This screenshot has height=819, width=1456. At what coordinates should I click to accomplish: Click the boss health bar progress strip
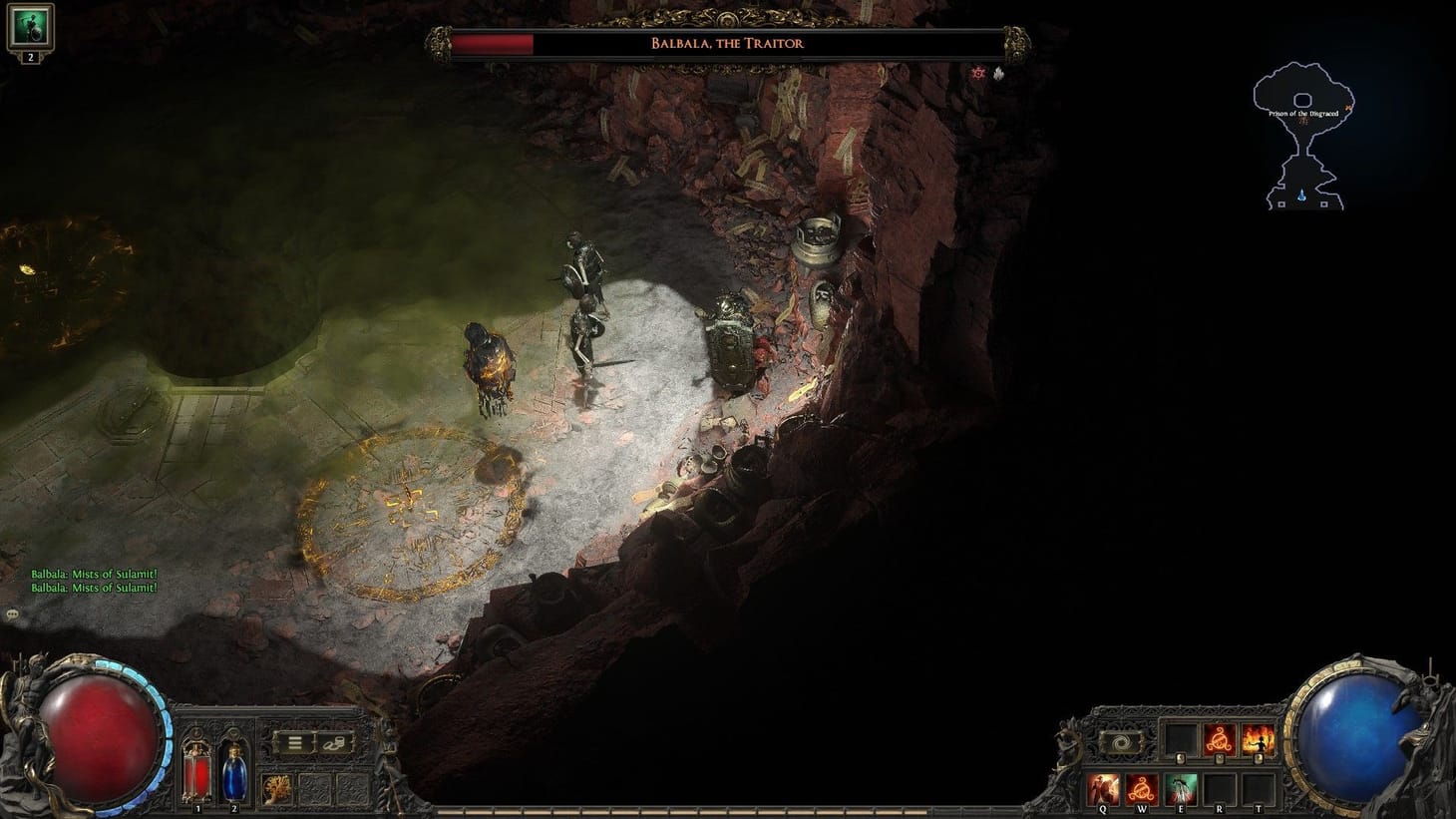496,43
